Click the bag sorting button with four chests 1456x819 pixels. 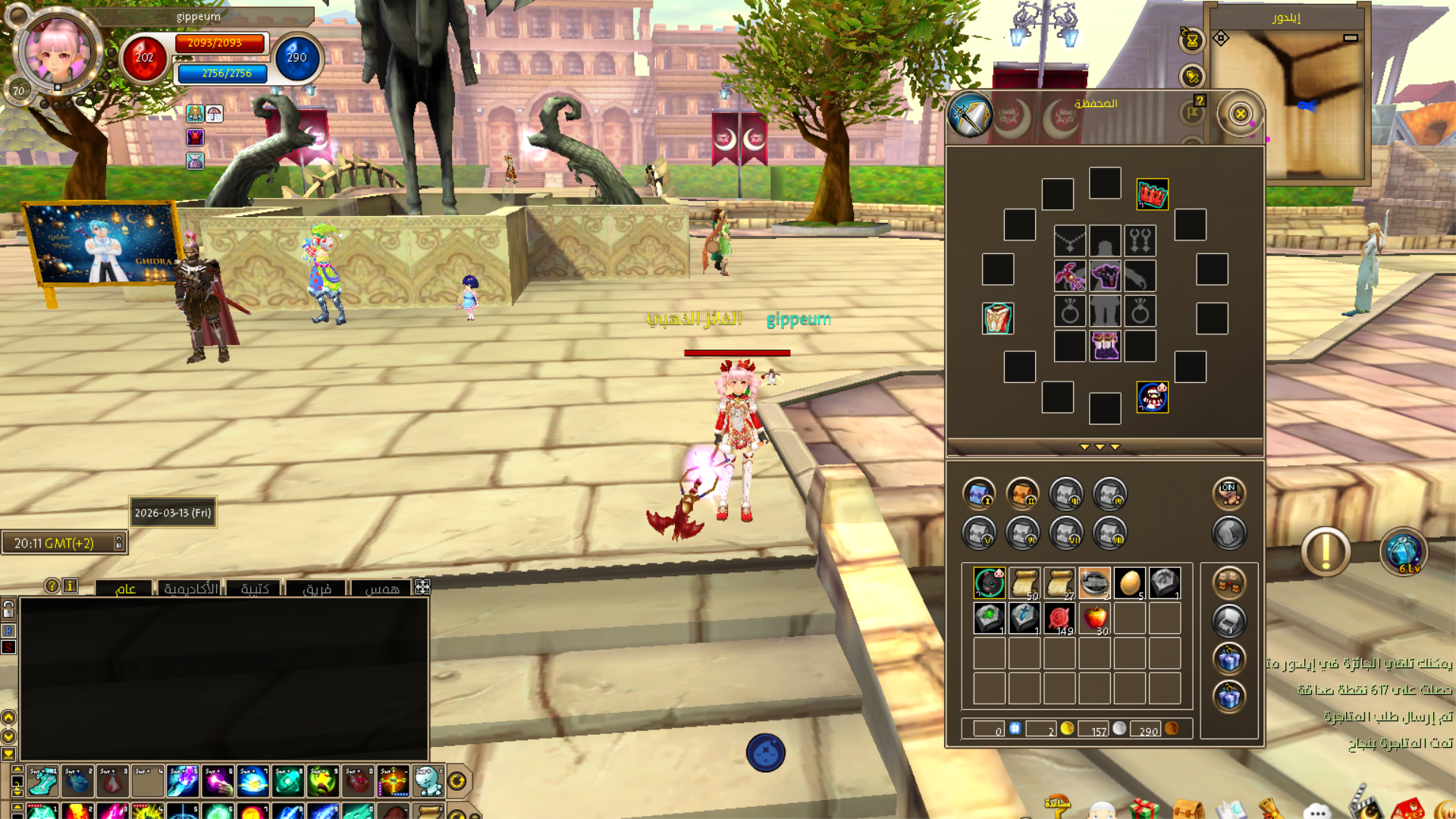pyautogui.click(x=1228, y=583)
